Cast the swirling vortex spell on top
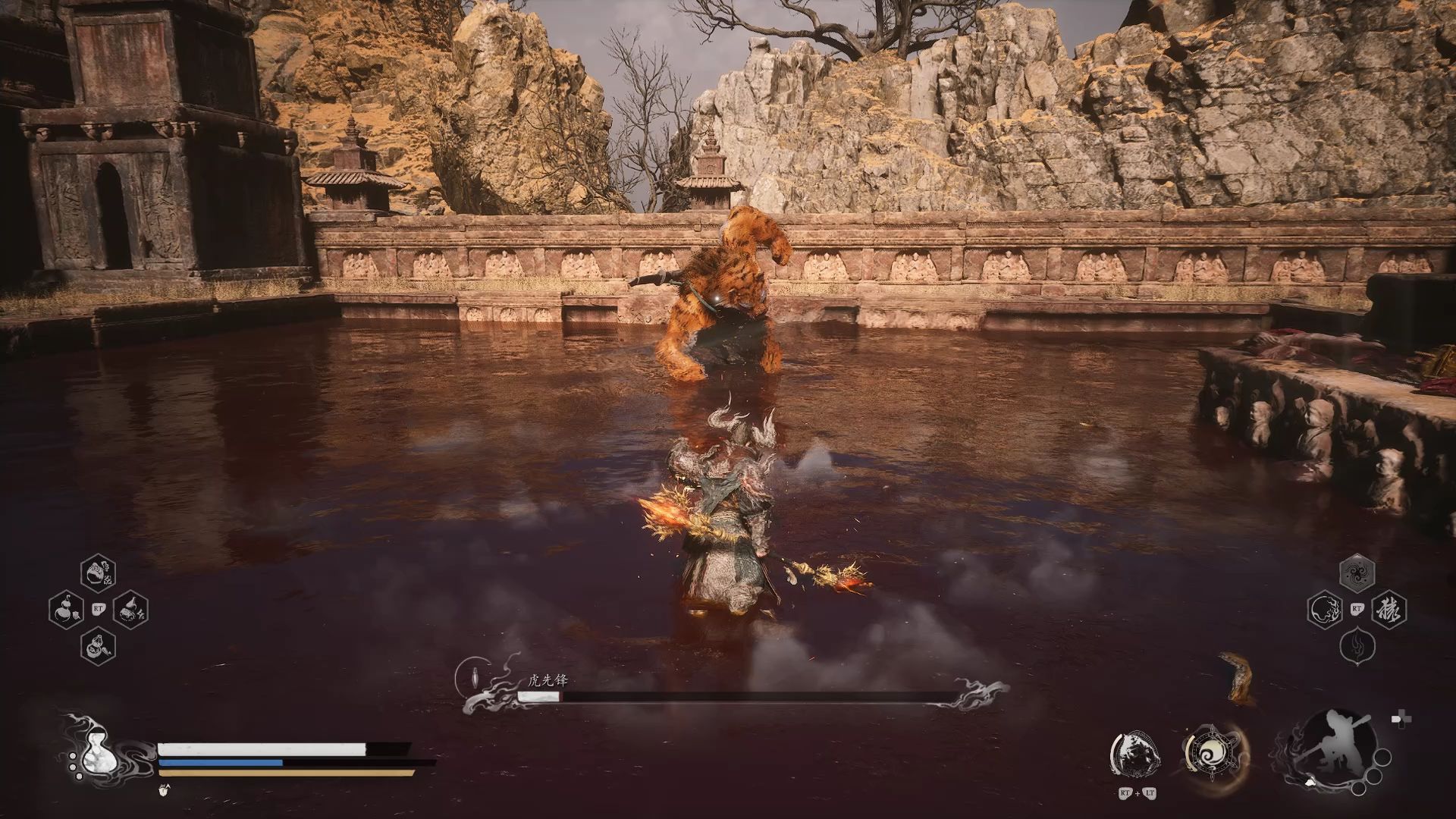This screenshot has width=1456, height=819. [1357, 573]
